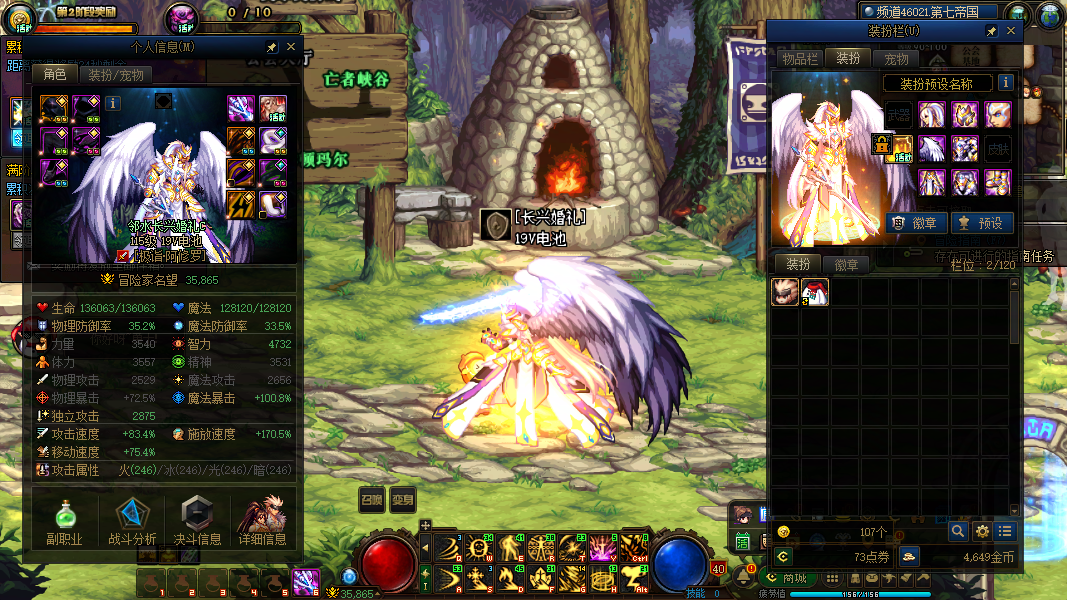The height and width of the screenshot is (600, 1067).
Task: Switch to 装扮/宠物 tab in character window
Action: click(x=116, y=75)
